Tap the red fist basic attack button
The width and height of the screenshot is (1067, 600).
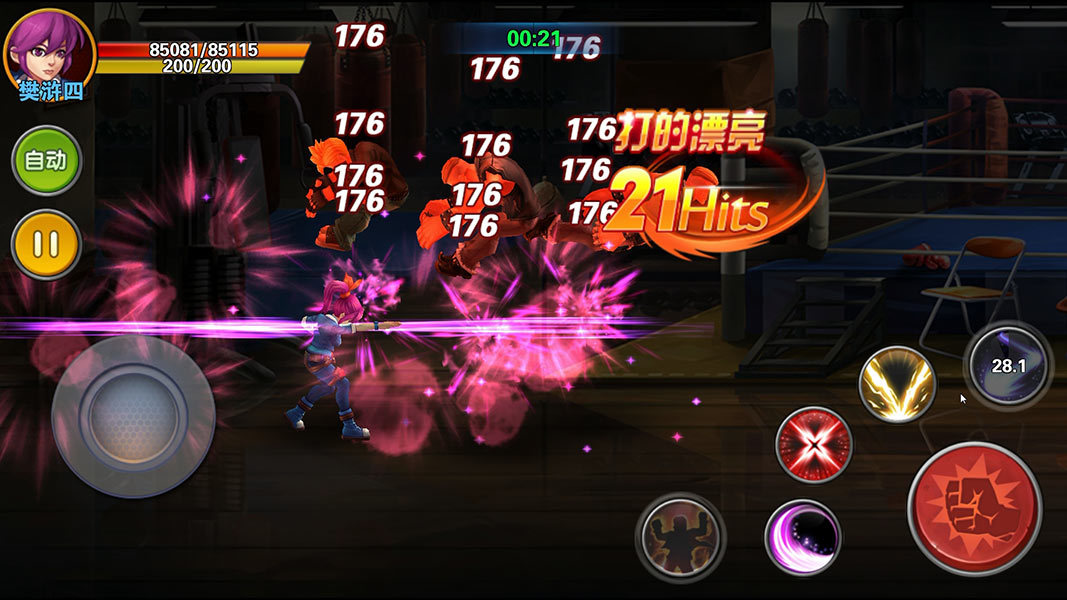pyautogui.click(x=974, y=507)
